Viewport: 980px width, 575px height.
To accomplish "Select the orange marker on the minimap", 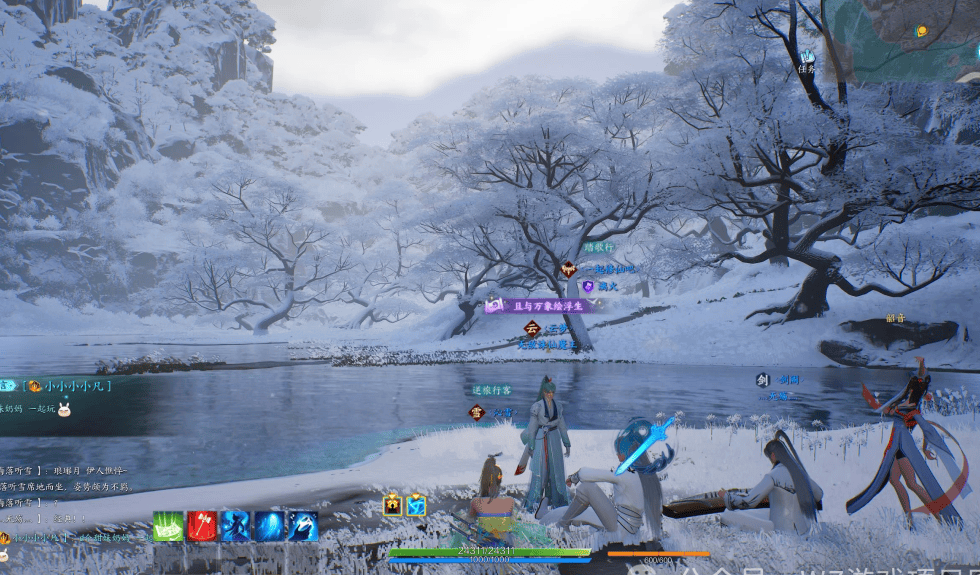I will tap(921, 32).
